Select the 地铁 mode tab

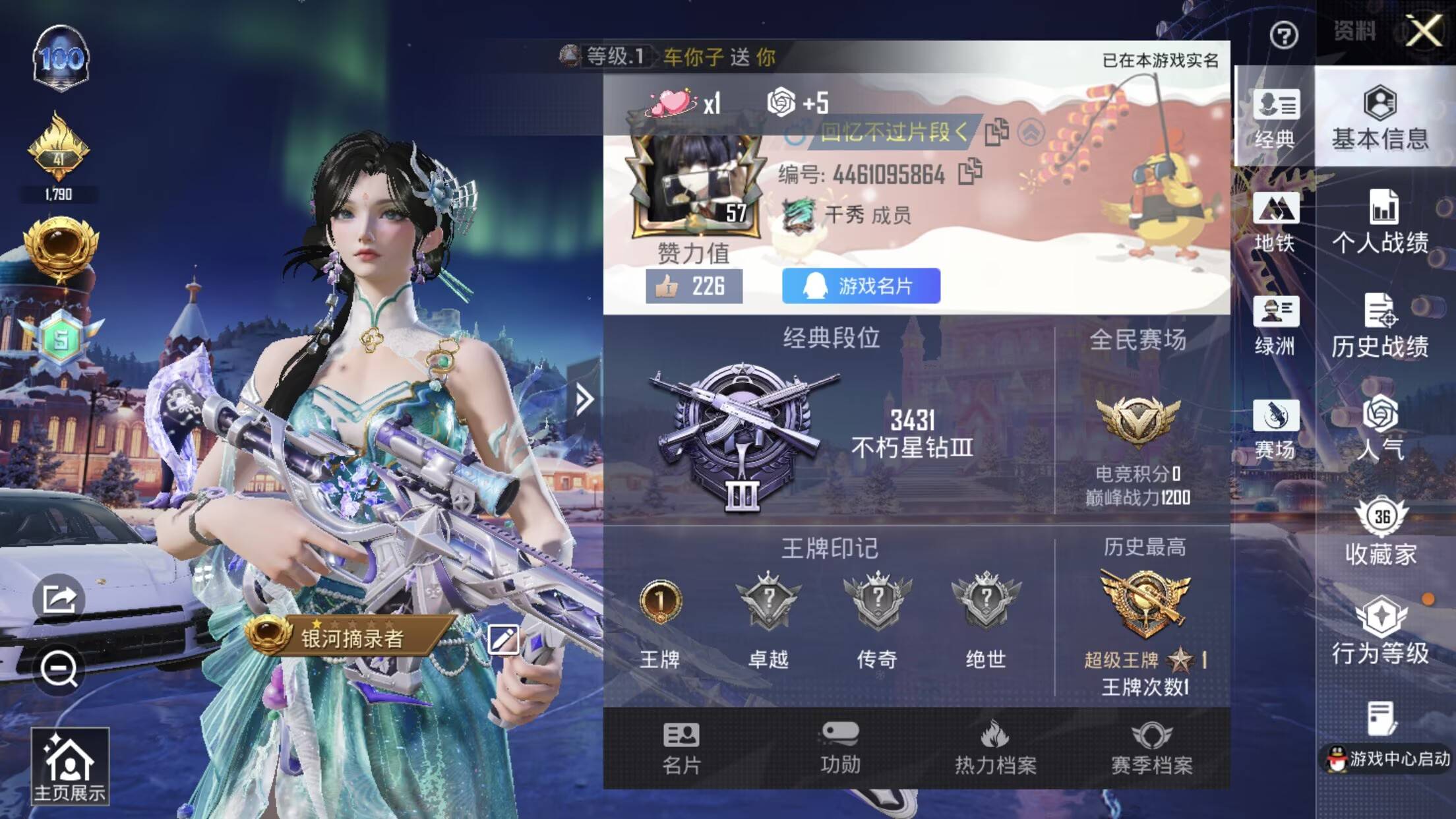click(x=1275, y=222)
